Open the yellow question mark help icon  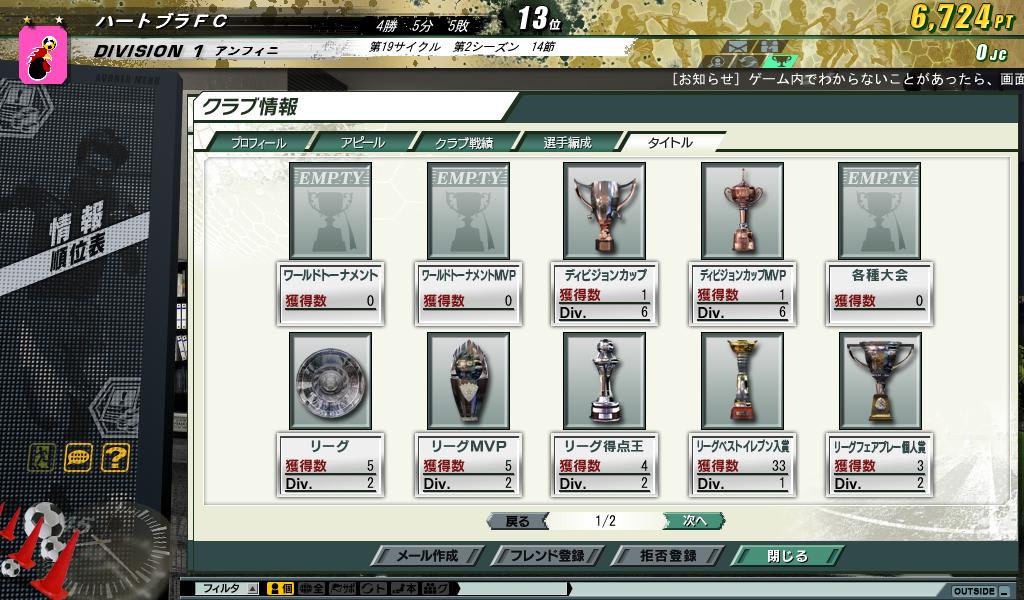(x=115, y=458)
